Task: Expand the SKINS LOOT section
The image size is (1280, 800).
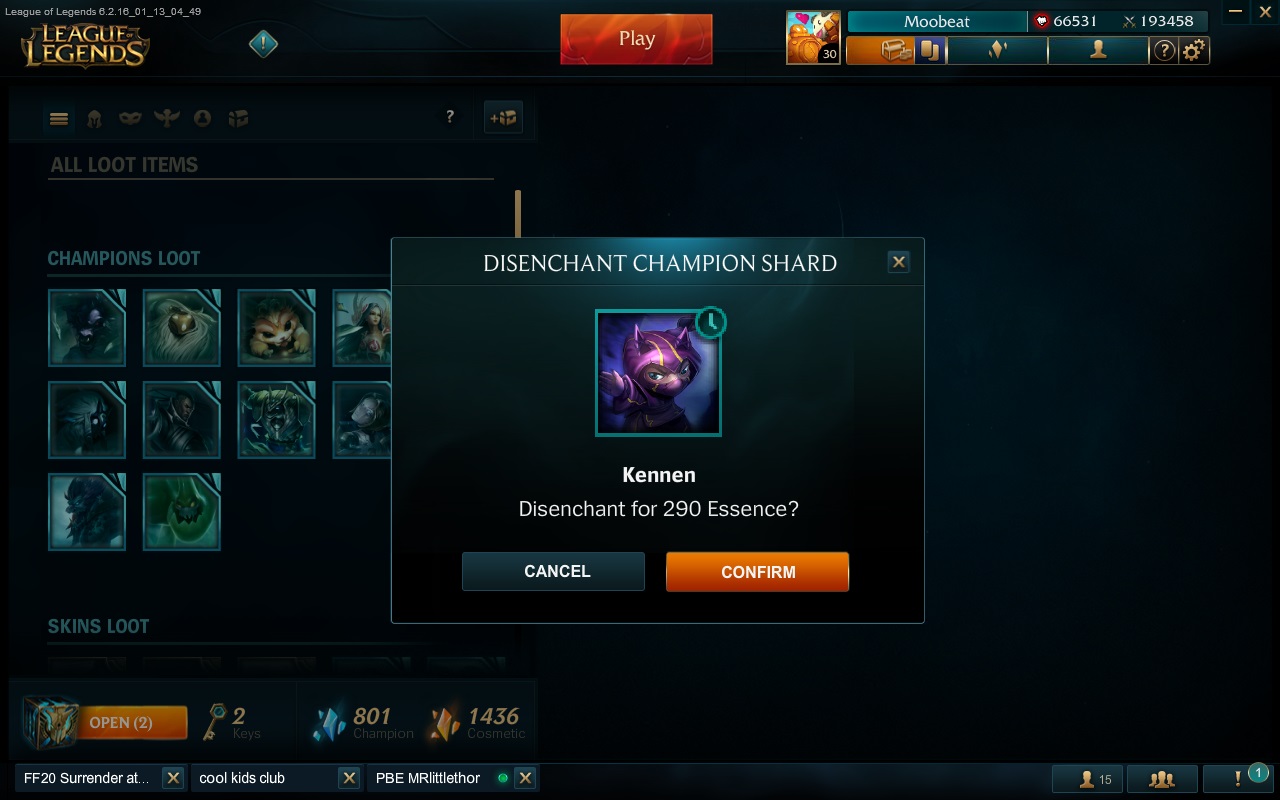Action: click(x=98, y=626)
